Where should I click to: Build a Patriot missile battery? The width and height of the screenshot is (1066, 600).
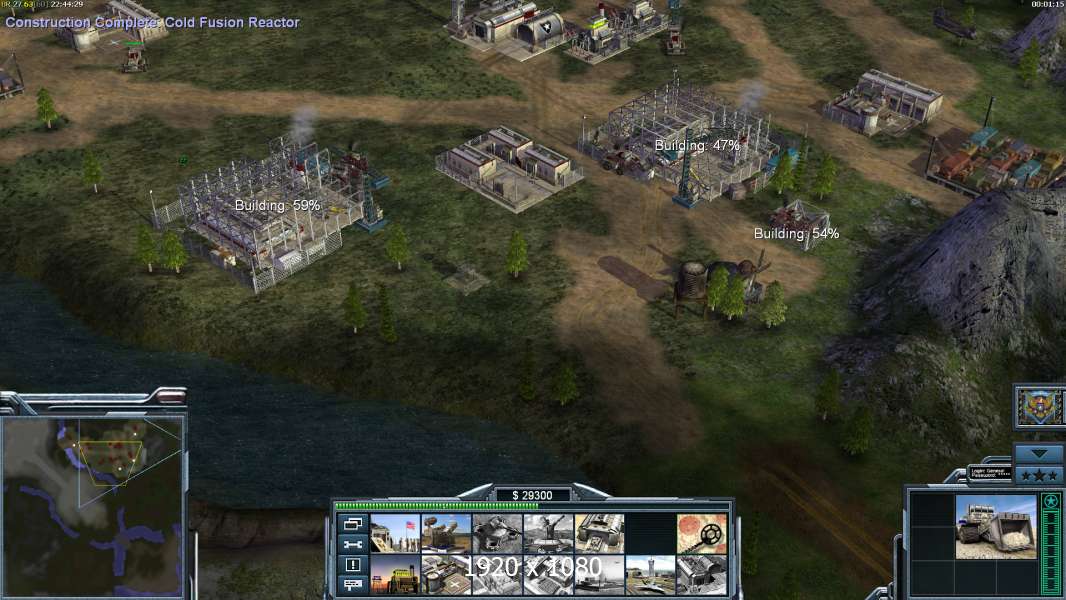point(446,533)
